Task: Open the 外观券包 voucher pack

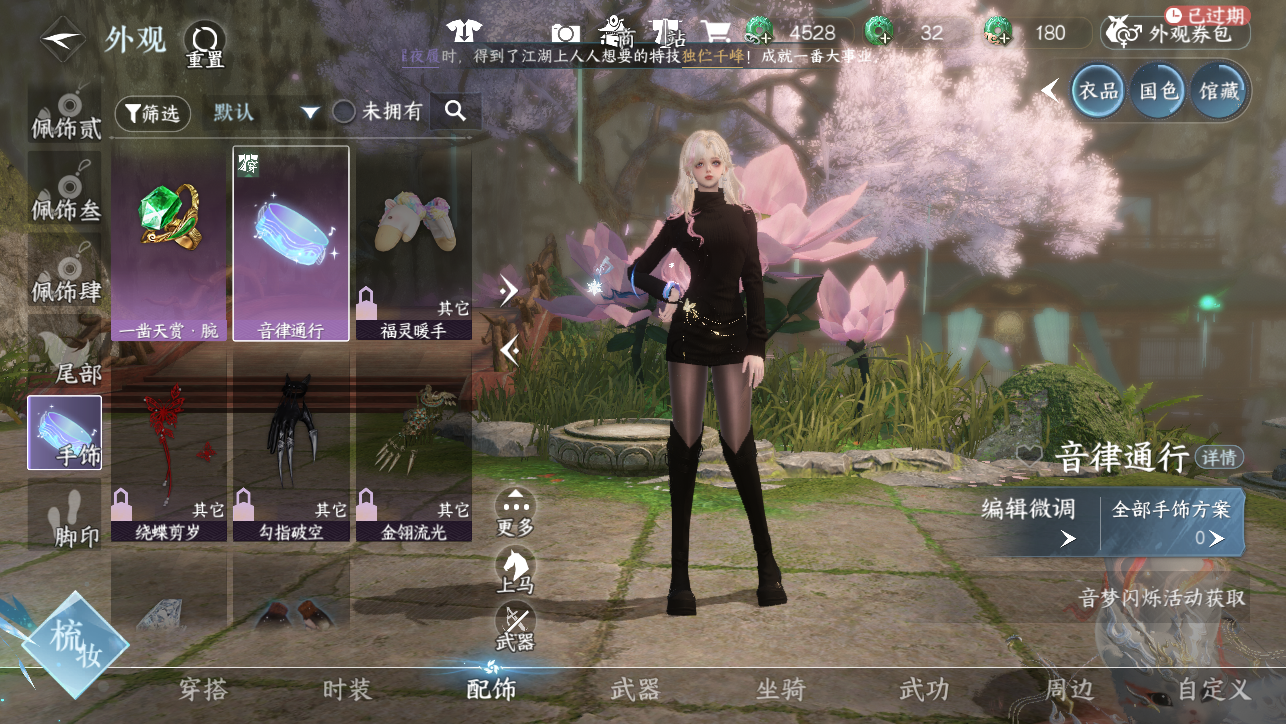Action: [1176, 33]
